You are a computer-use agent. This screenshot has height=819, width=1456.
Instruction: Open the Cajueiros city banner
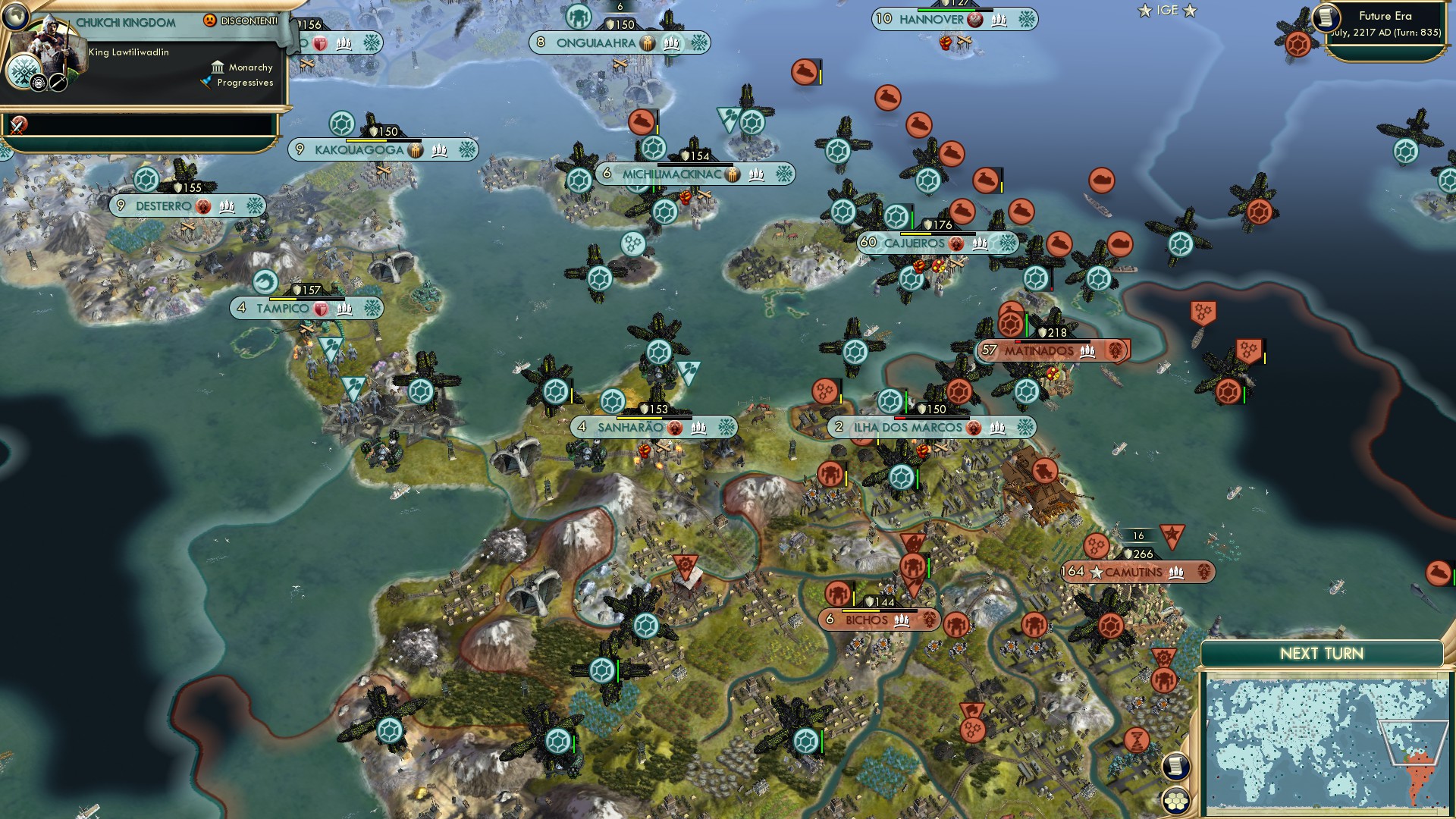point(914,243)
